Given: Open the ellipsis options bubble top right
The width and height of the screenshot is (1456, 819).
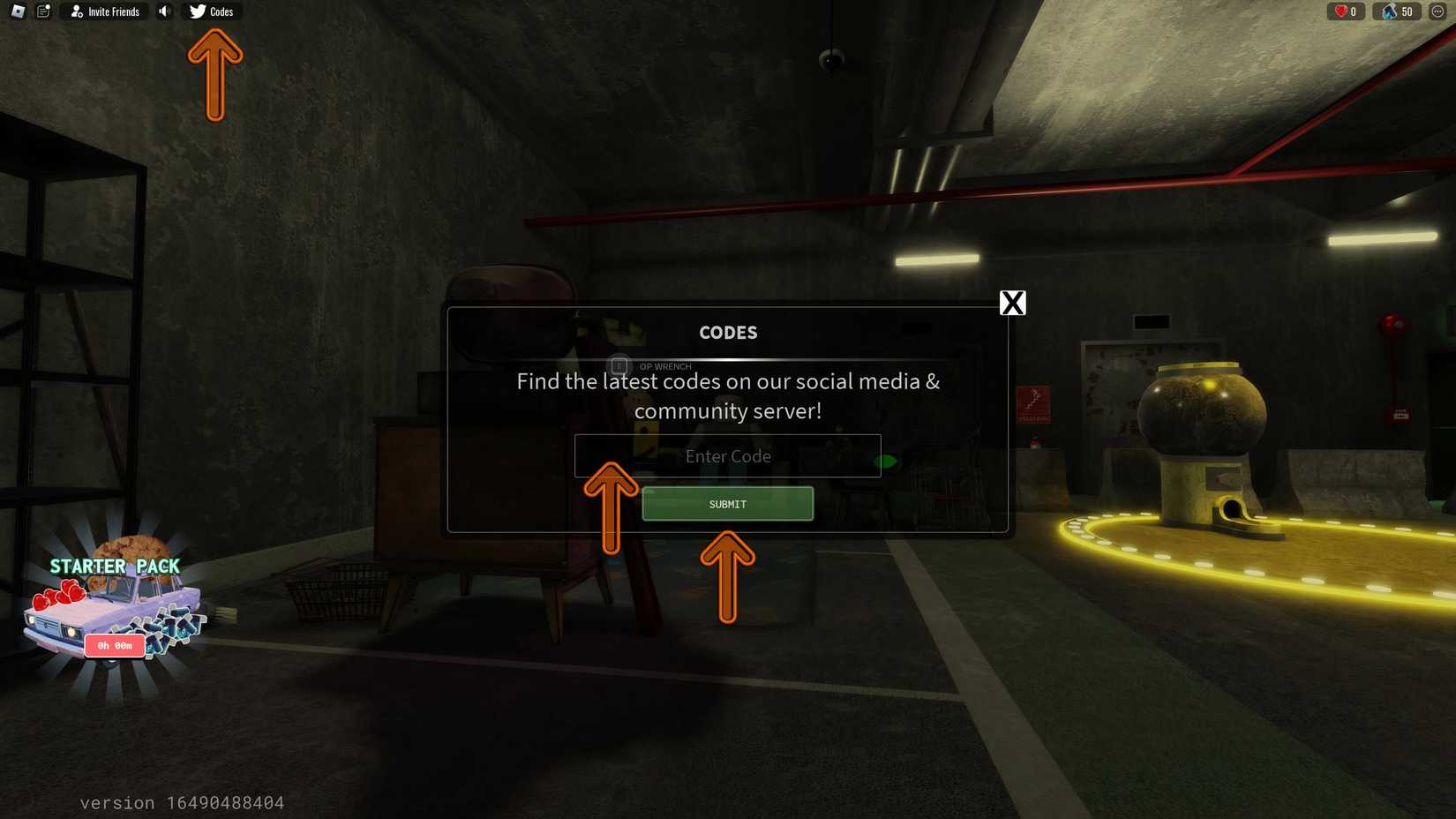Looking at the screenshot, I should 1438,11.
